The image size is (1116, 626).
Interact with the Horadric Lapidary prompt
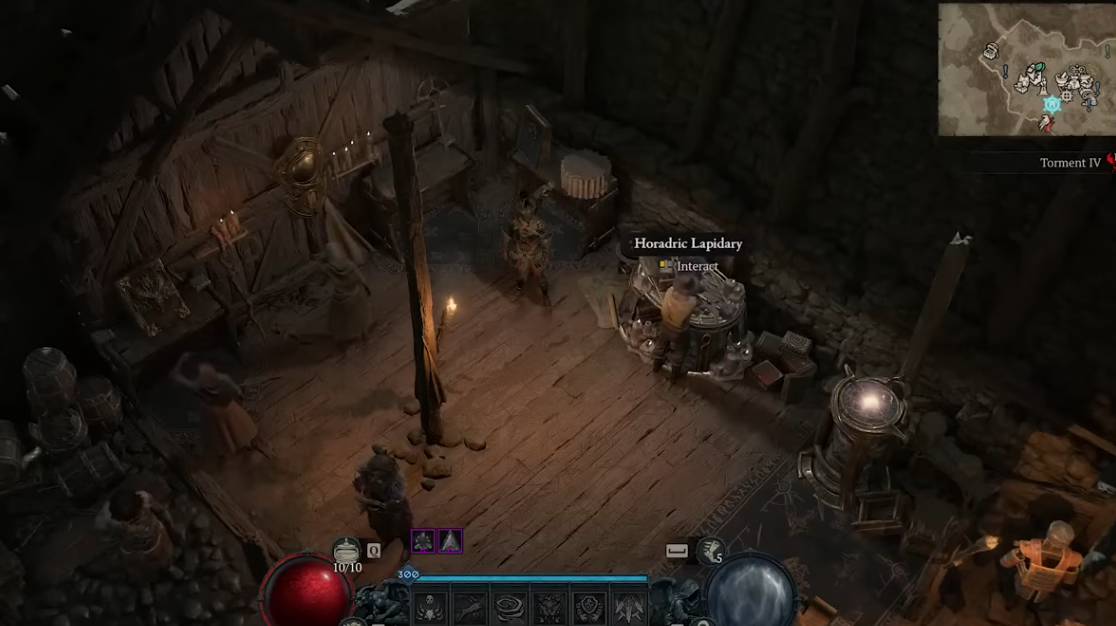coord(689,266)
